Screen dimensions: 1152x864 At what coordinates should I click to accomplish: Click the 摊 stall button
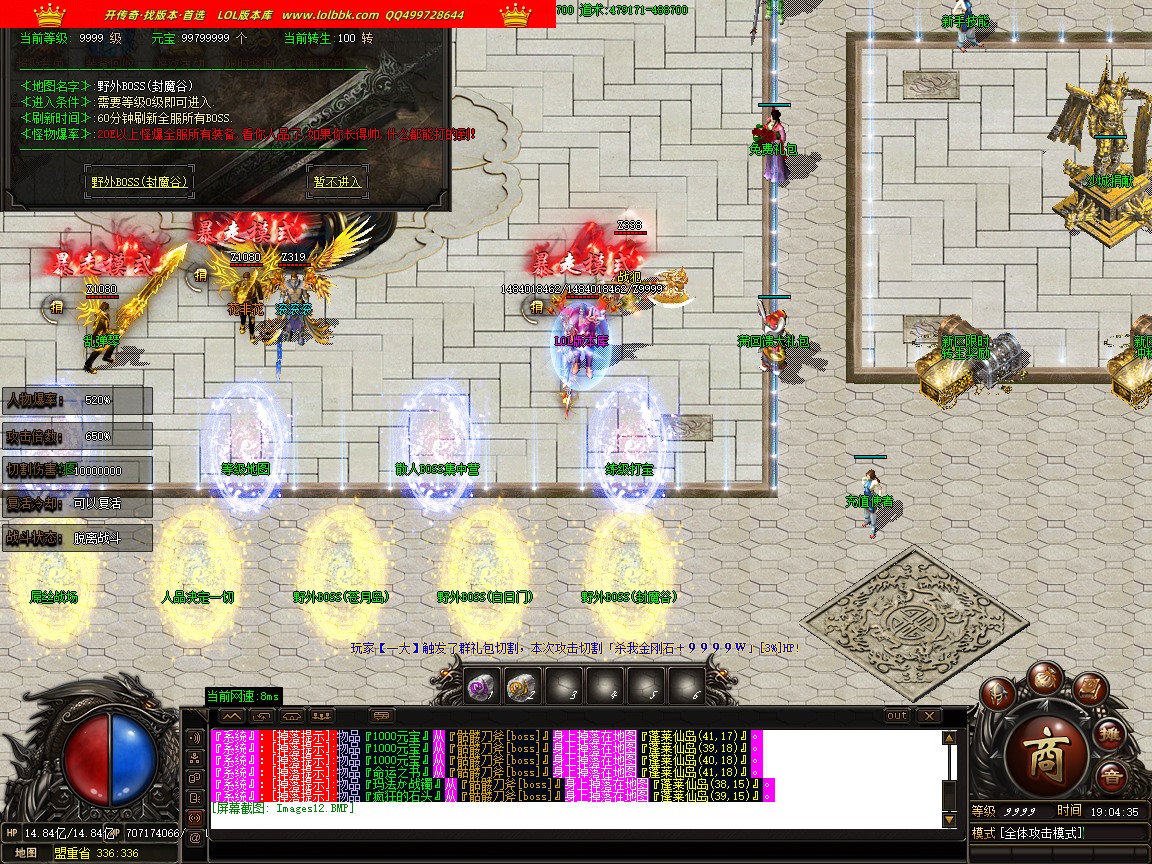tap(1110, 736)
